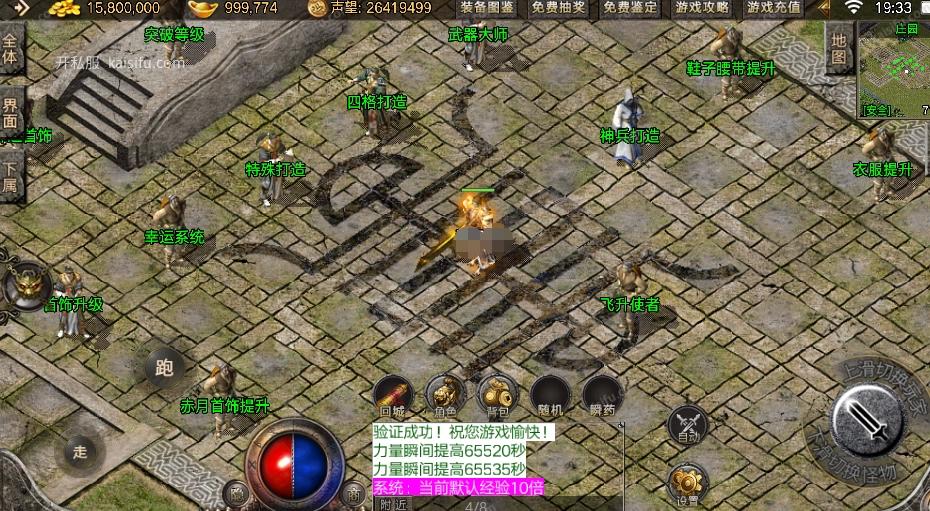930x511 pixels.
Task: Toggle 自动 auto-combat
Action: click(x=687, y=424)
